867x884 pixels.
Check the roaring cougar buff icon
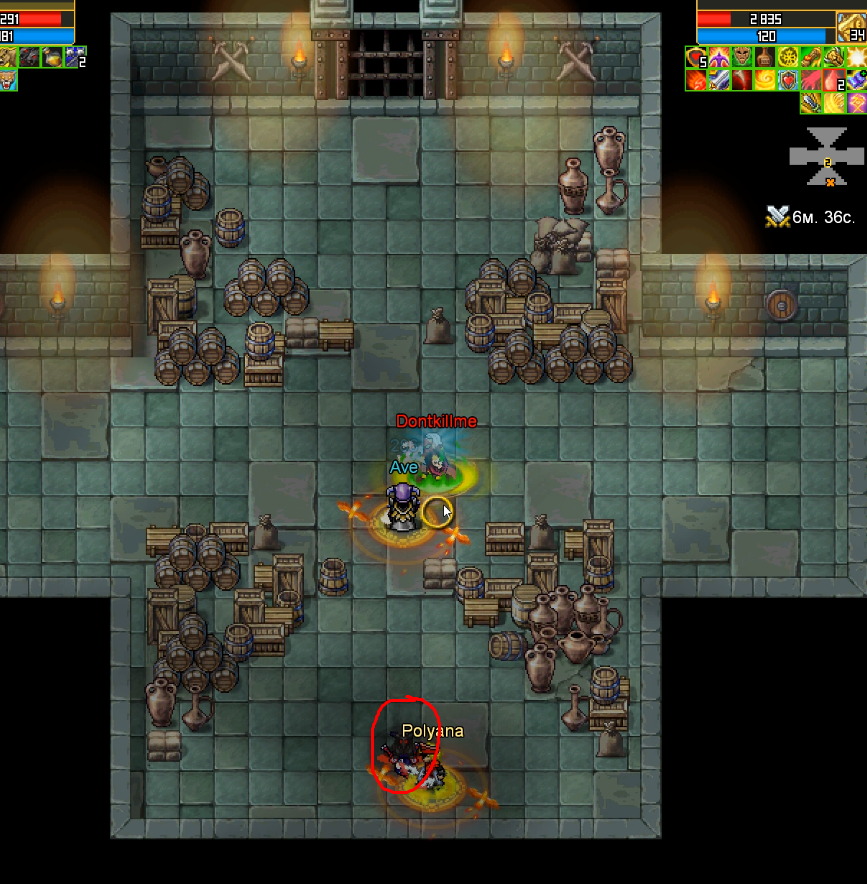[x=8, y=80]
